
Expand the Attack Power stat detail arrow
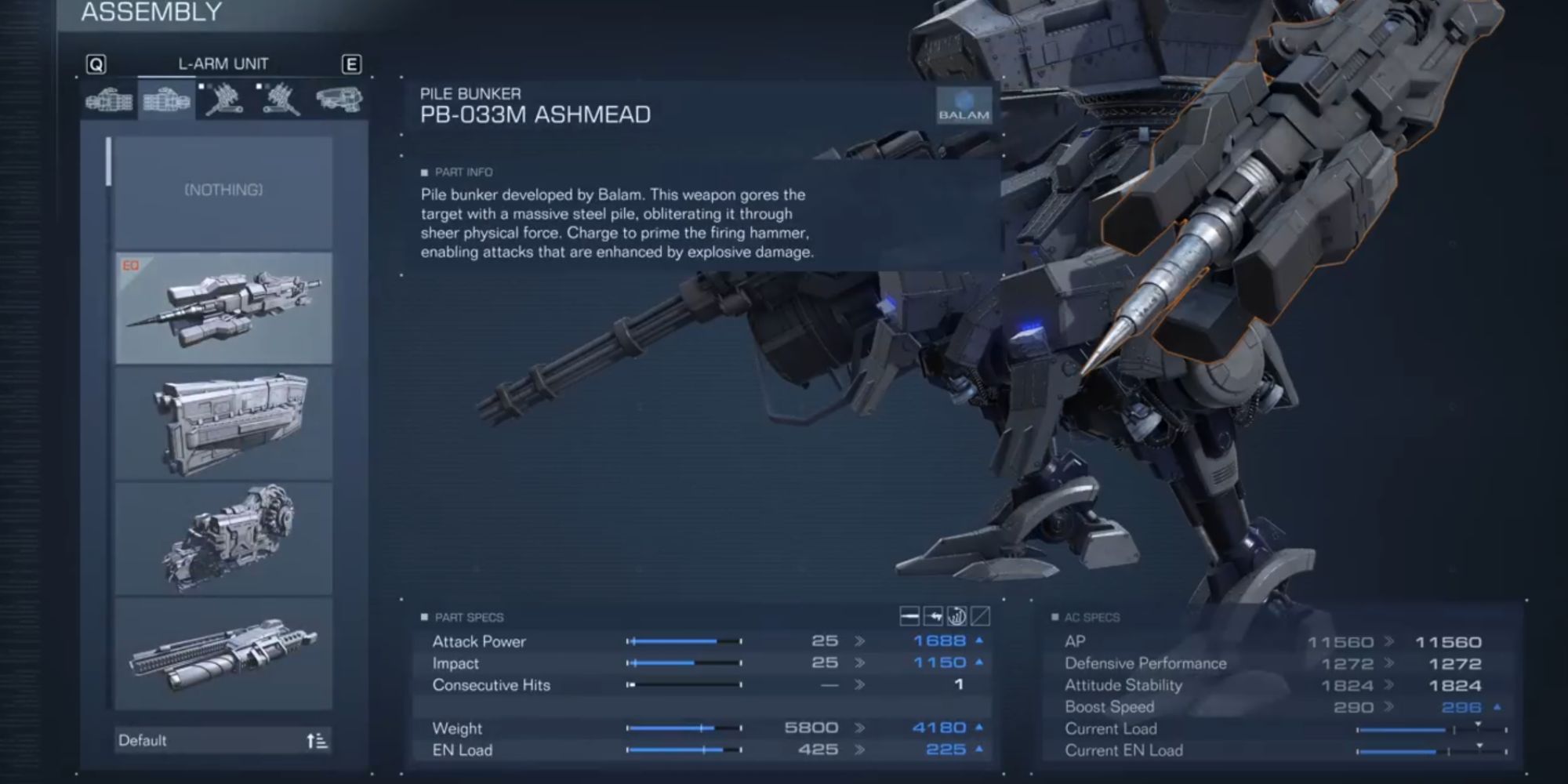[978, 641]
